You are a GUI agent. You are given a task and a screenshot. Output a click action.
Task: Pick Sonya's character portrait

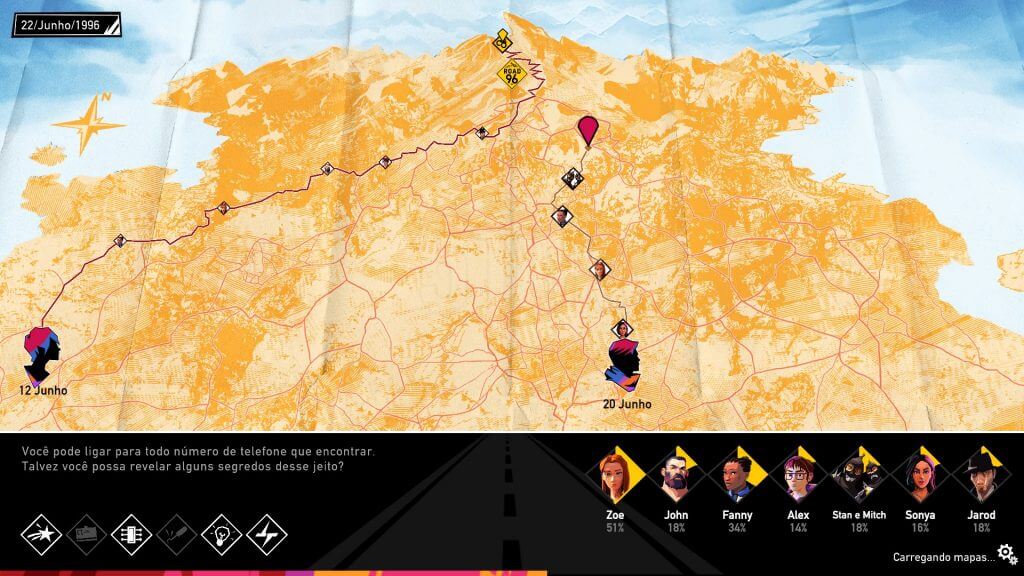tap(921, 477)
